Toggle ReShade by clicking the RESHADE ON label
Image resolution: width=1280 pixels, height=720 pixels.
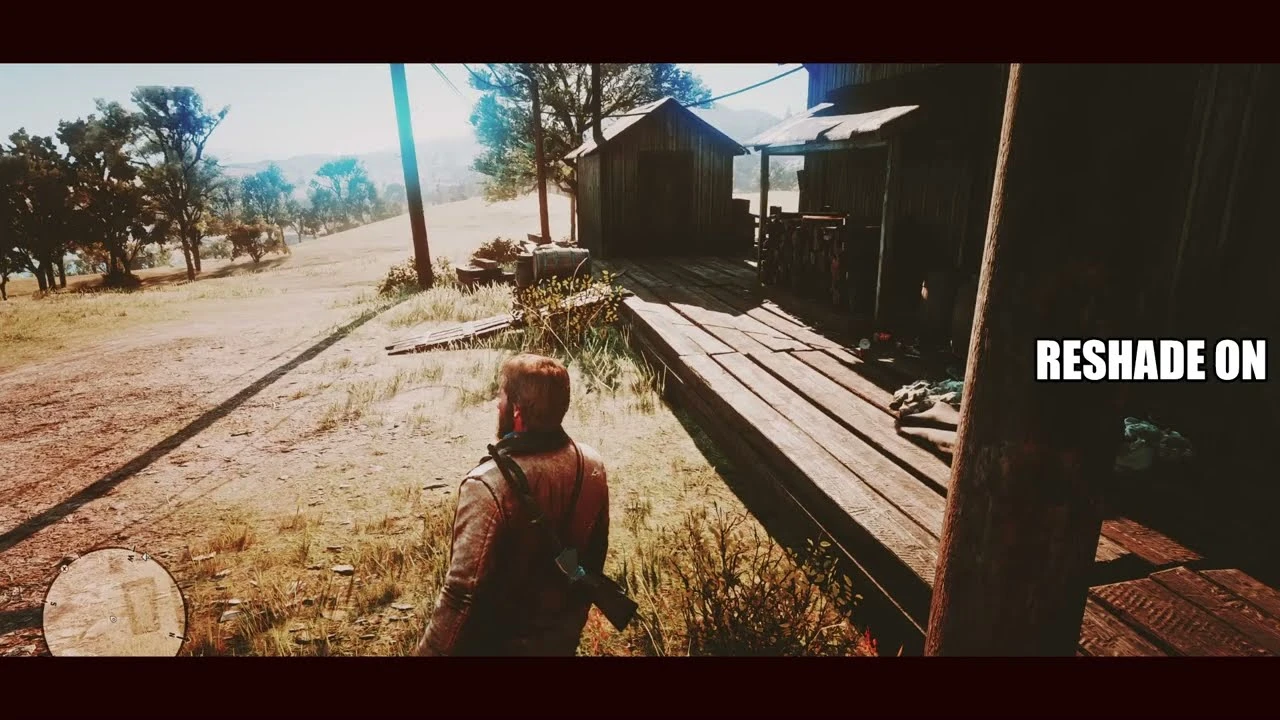pos(1152,360)
